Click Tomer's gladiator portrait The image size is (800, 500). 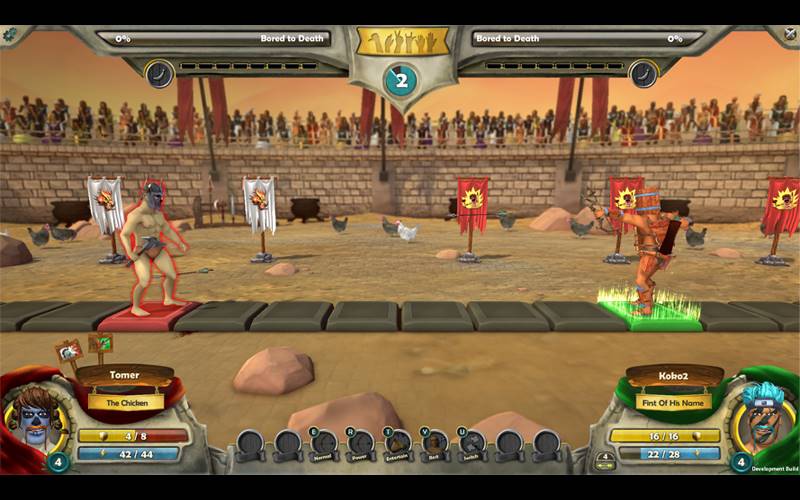point(37,413)
